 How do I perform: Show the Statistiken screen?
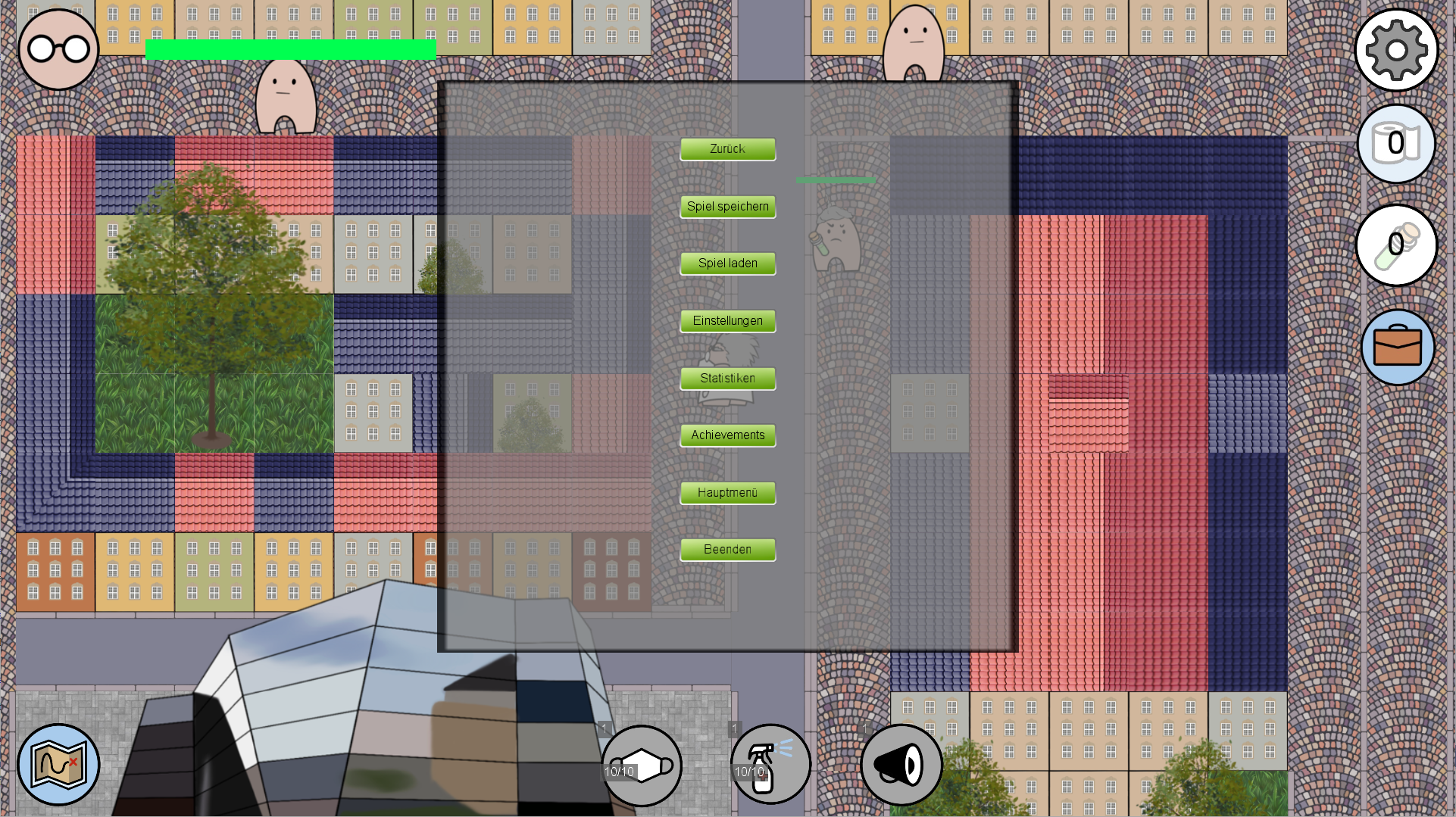(727, 379)
